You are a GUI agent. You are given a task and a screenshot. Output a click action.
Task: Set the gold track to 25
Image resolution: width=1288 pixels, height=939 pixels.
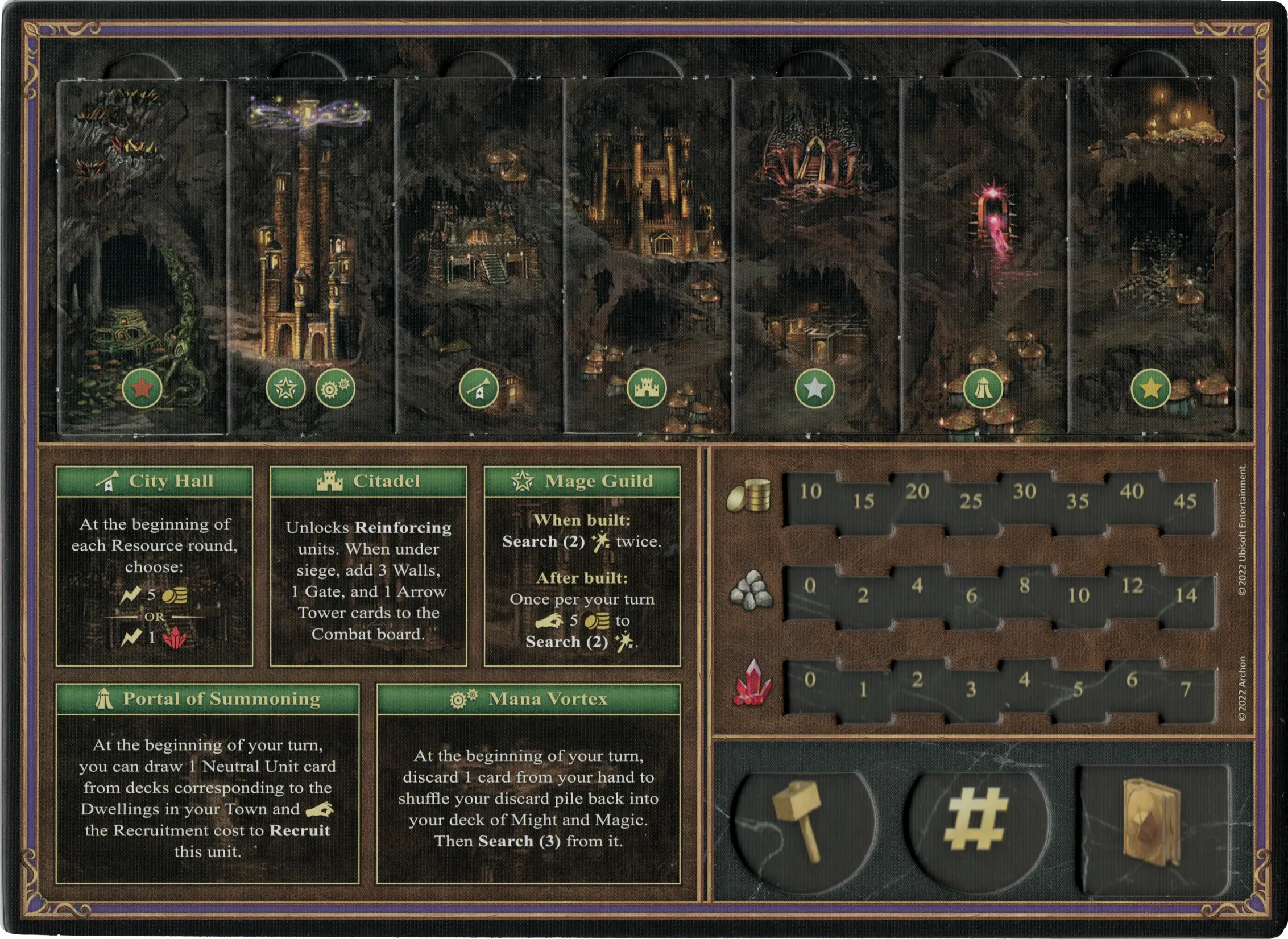click(971, 501)
